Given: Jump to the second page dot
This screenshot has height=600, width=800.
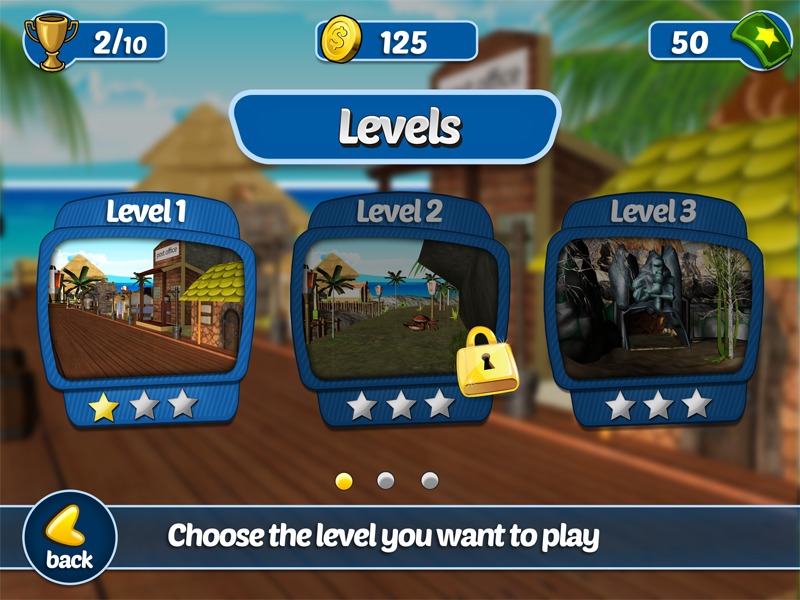Looking at the screenshot, I should pyautogui.click(x=386, y=481).
